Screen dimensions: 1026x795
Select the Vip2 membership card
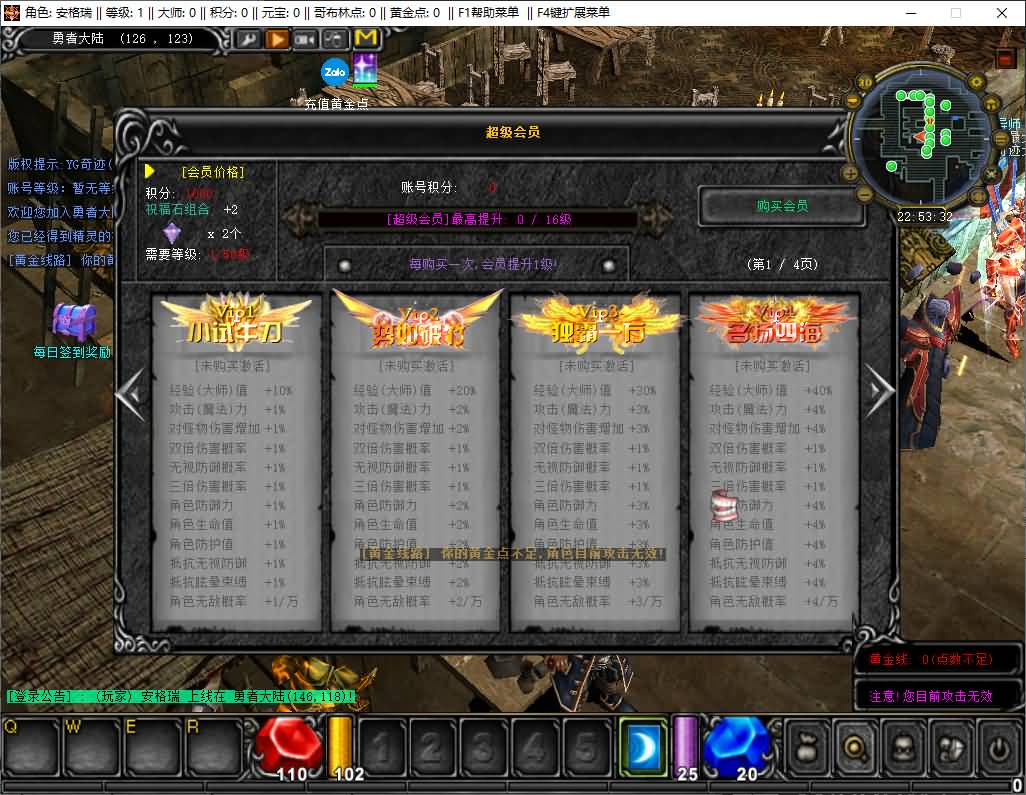coord(415,460)
